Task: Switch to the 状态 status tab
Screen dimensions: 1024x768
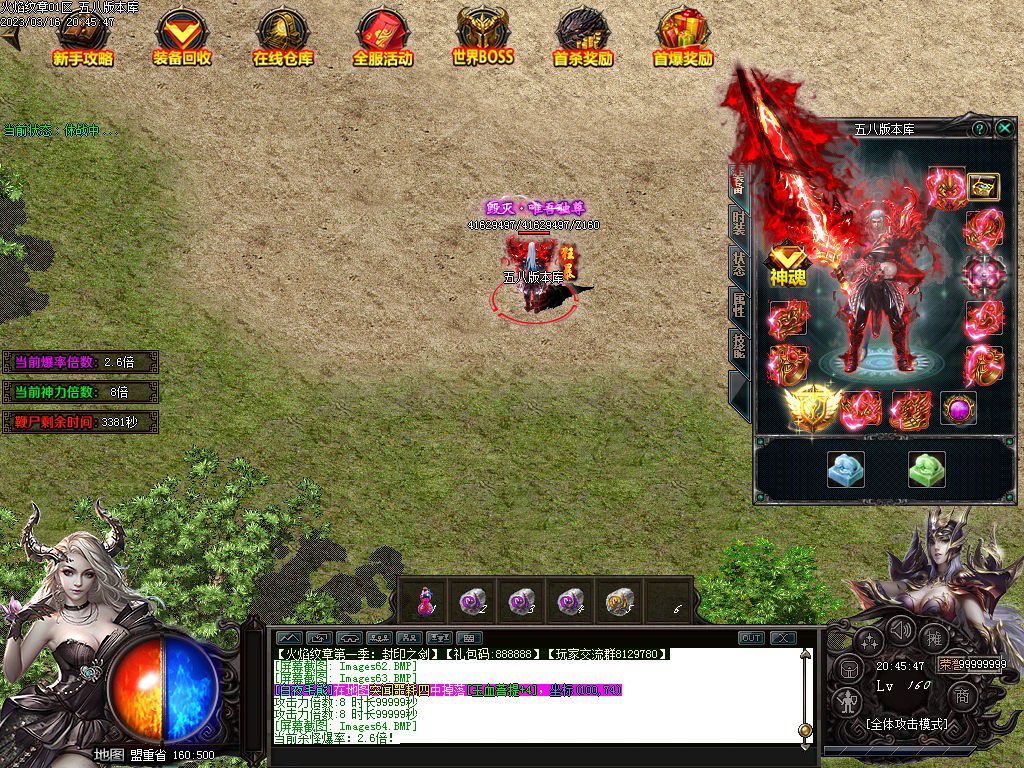Action: pyautogui.click(x=738, y=264)
